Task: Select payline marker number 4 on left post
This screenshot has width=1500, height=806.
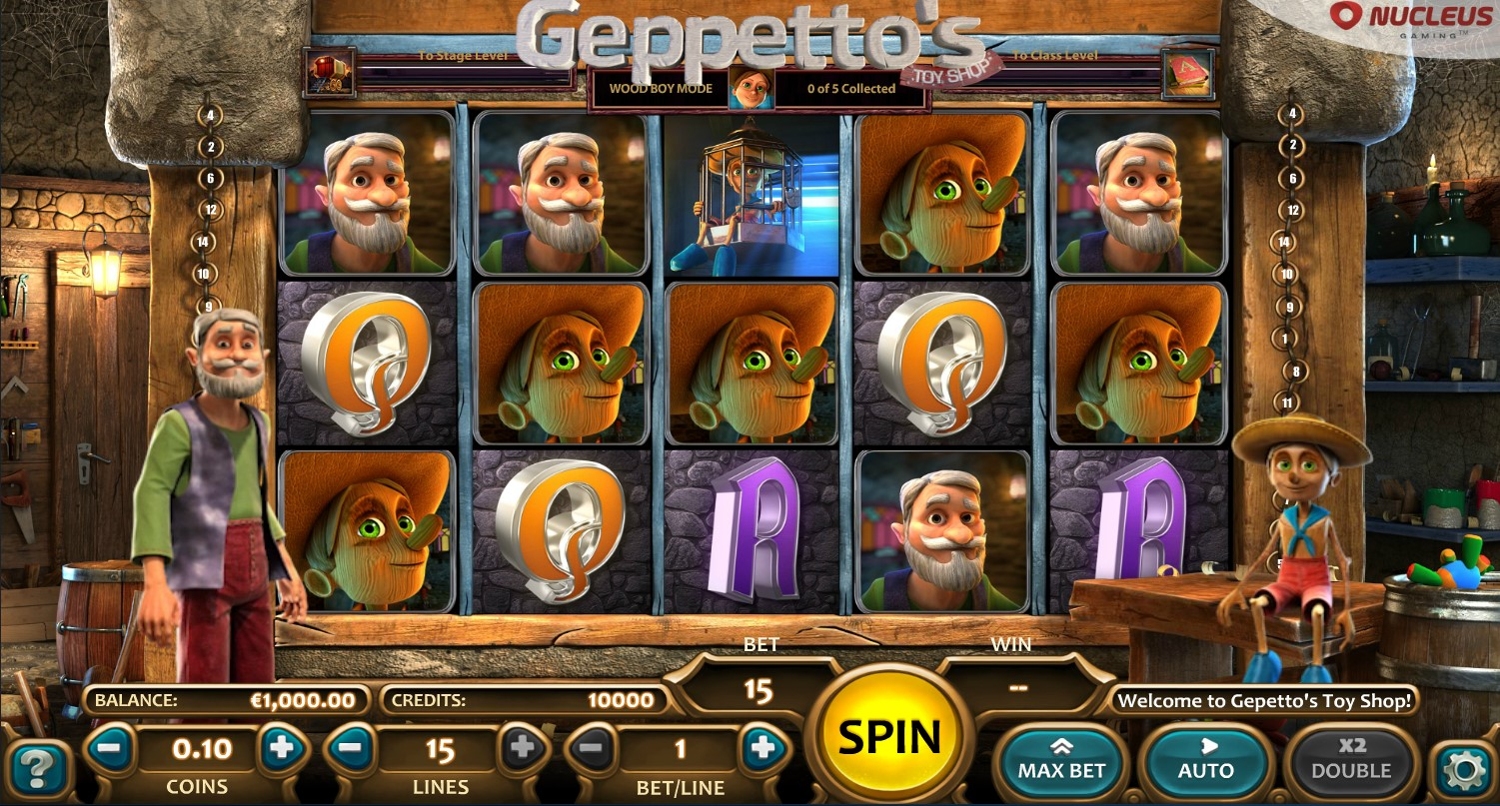Action: pos(210,115)
